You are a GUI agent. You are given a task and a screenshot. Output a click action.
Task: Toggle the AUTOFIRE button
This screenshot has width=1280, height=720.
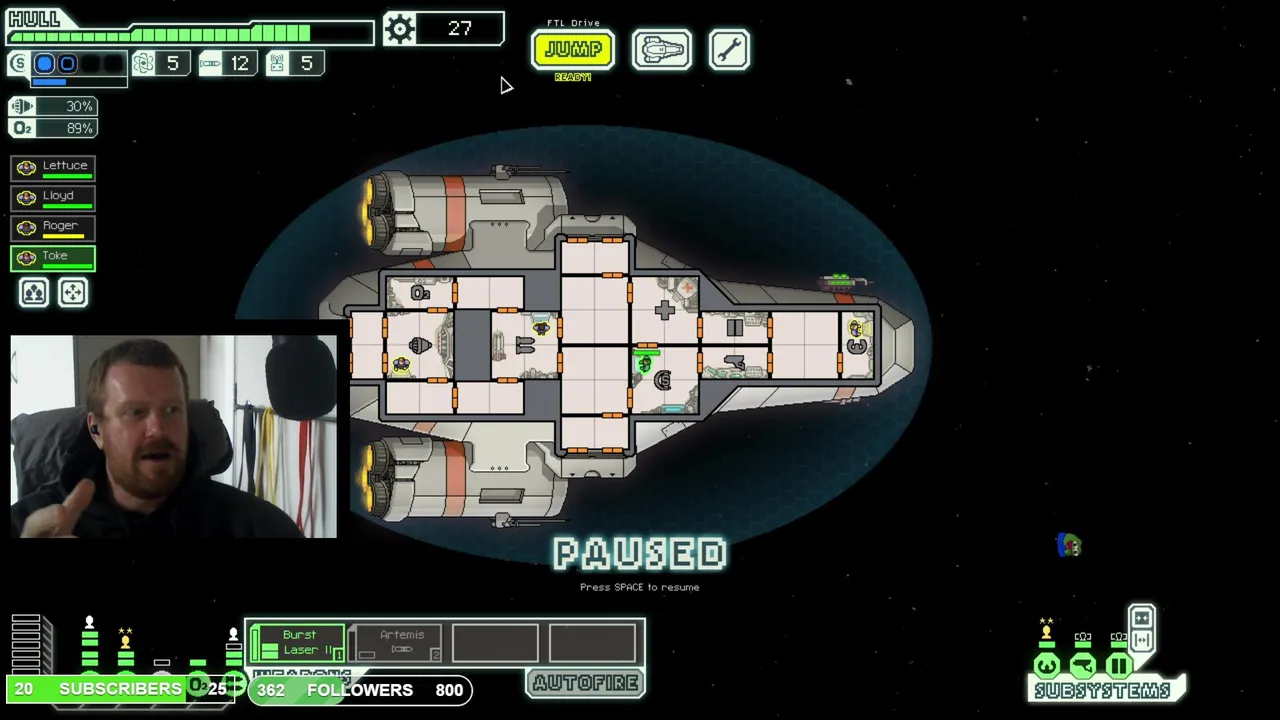point(585,683)
